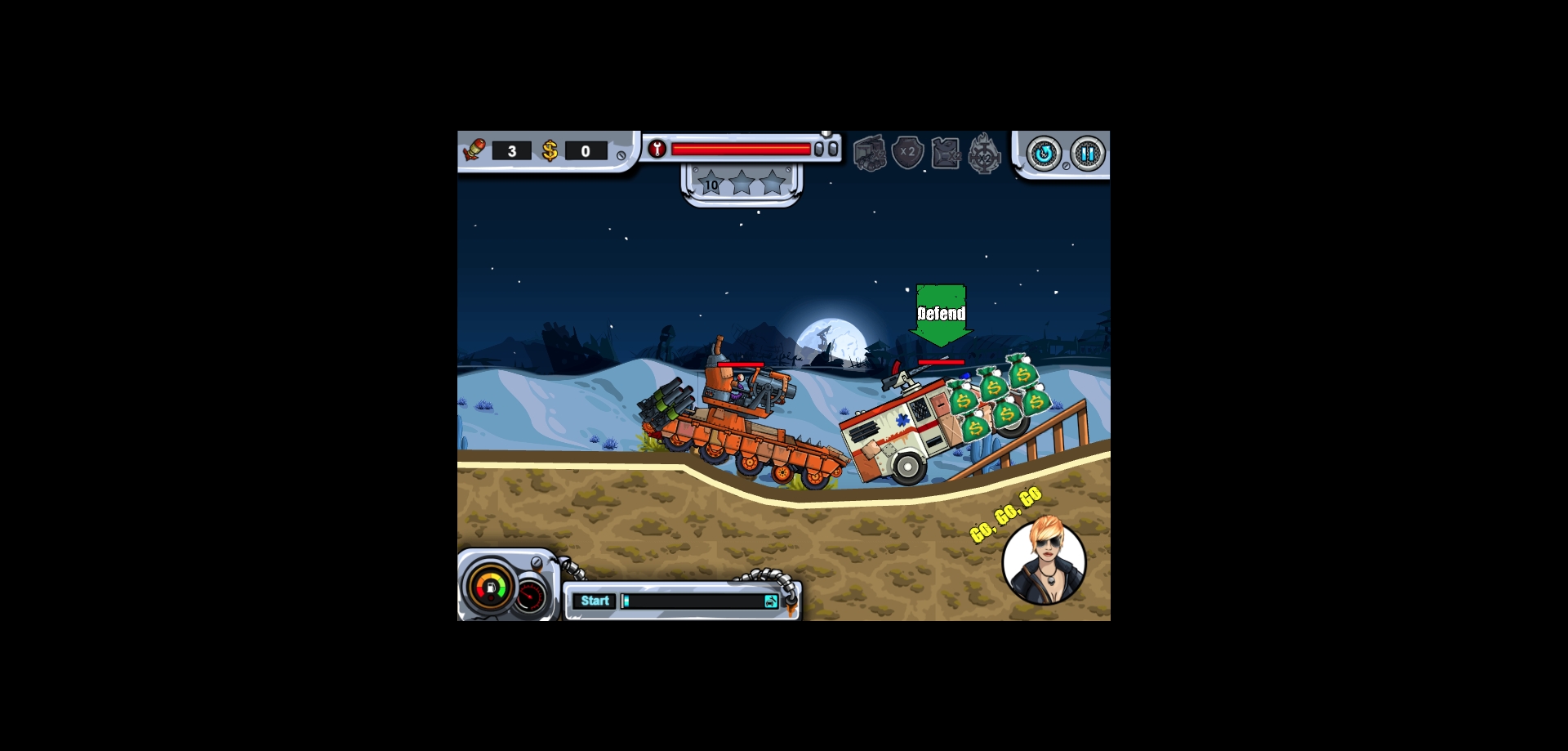This screenshot has height=751, width=1568.
Task: Activate the x2 fuel canister booster
Action: coord(946,153)
